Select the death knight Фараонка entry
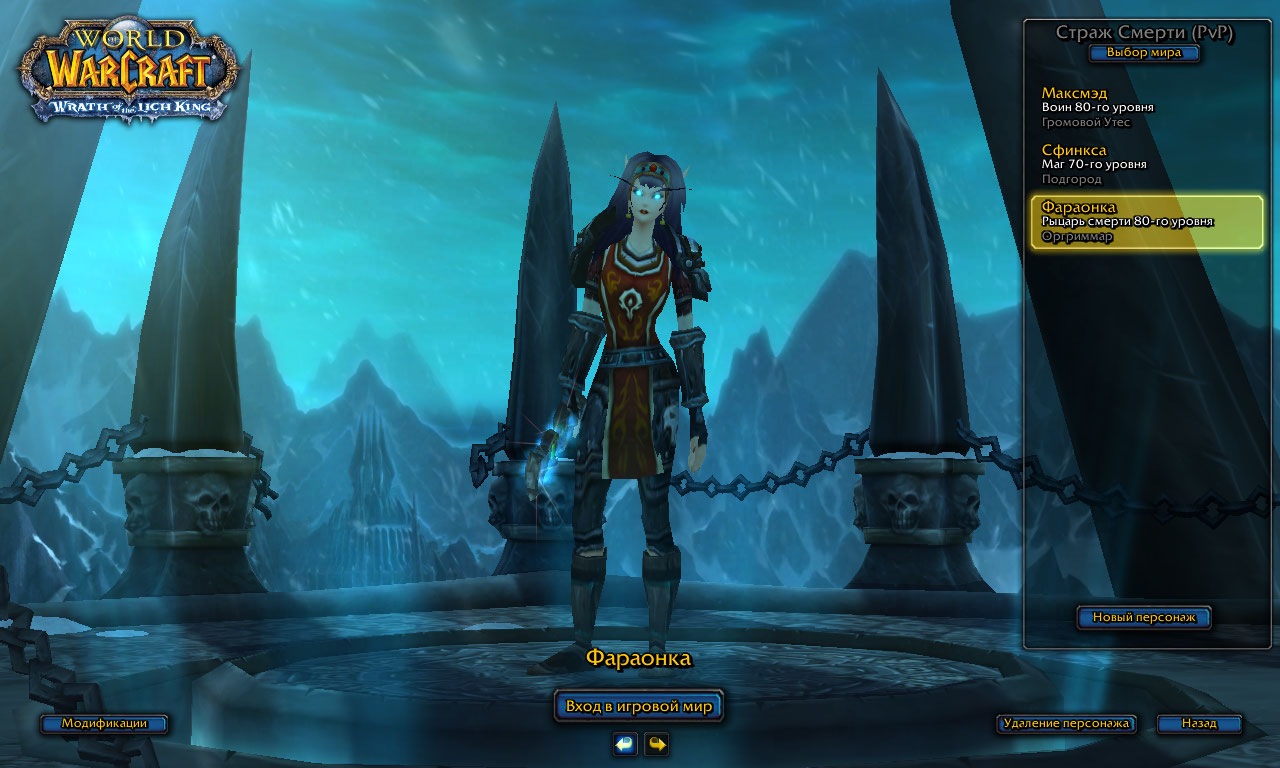The height and width of the screenshot is (768, 1280). 1146,221
